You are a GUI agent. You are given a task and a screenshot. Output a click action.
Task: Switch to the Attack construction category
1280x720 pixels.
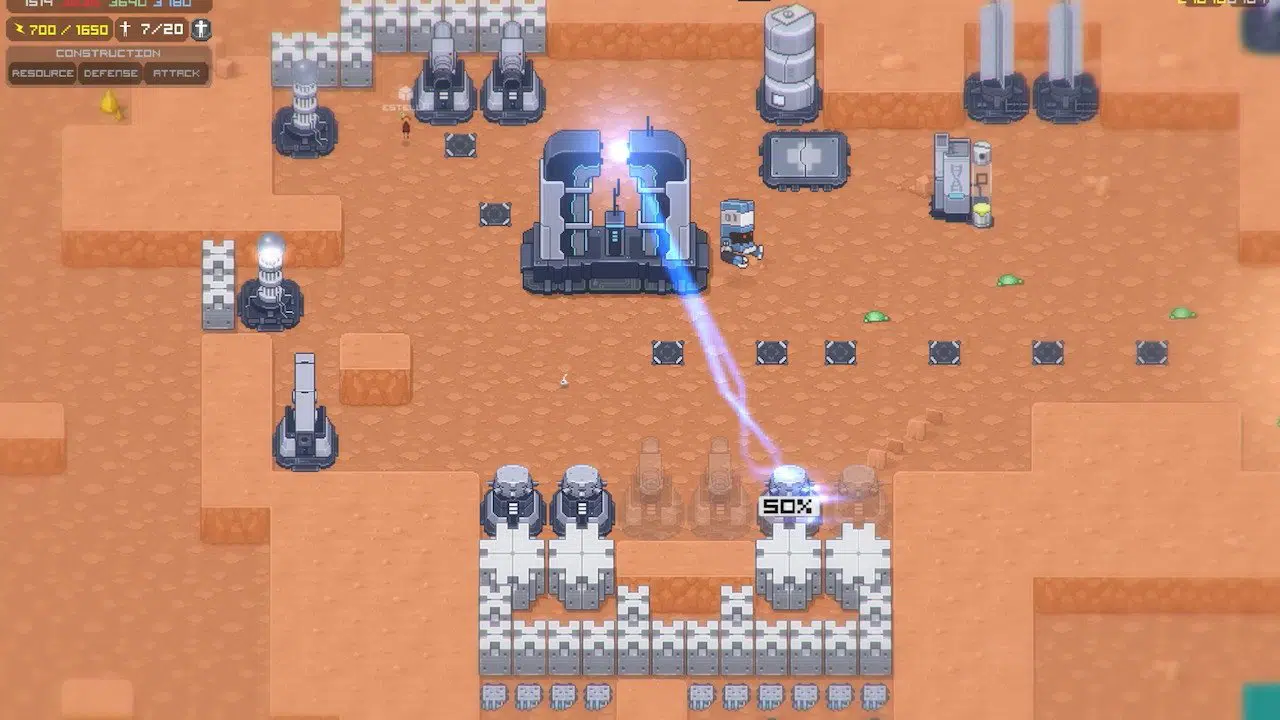click(176, 73)
